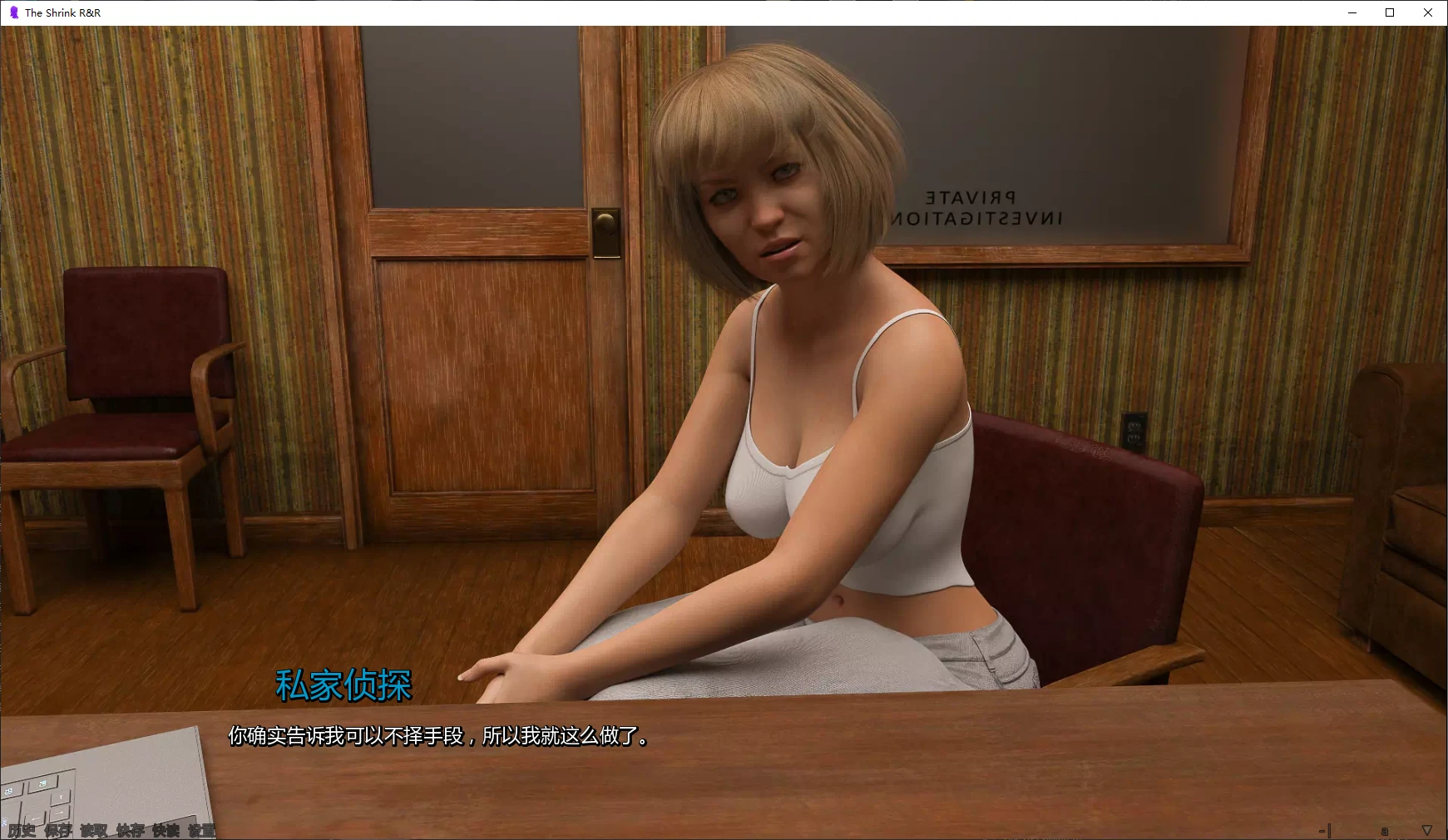1448x840 pixels.
Task: Click the small 'a' text icon
Action: (1385, 831)
